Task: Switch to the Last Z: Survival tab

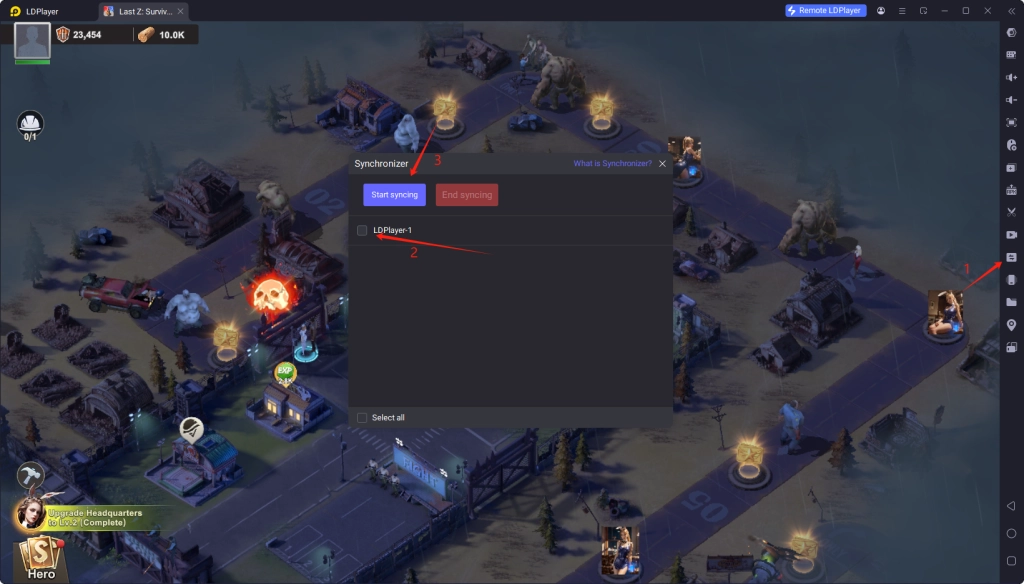Action: point(145,11)
